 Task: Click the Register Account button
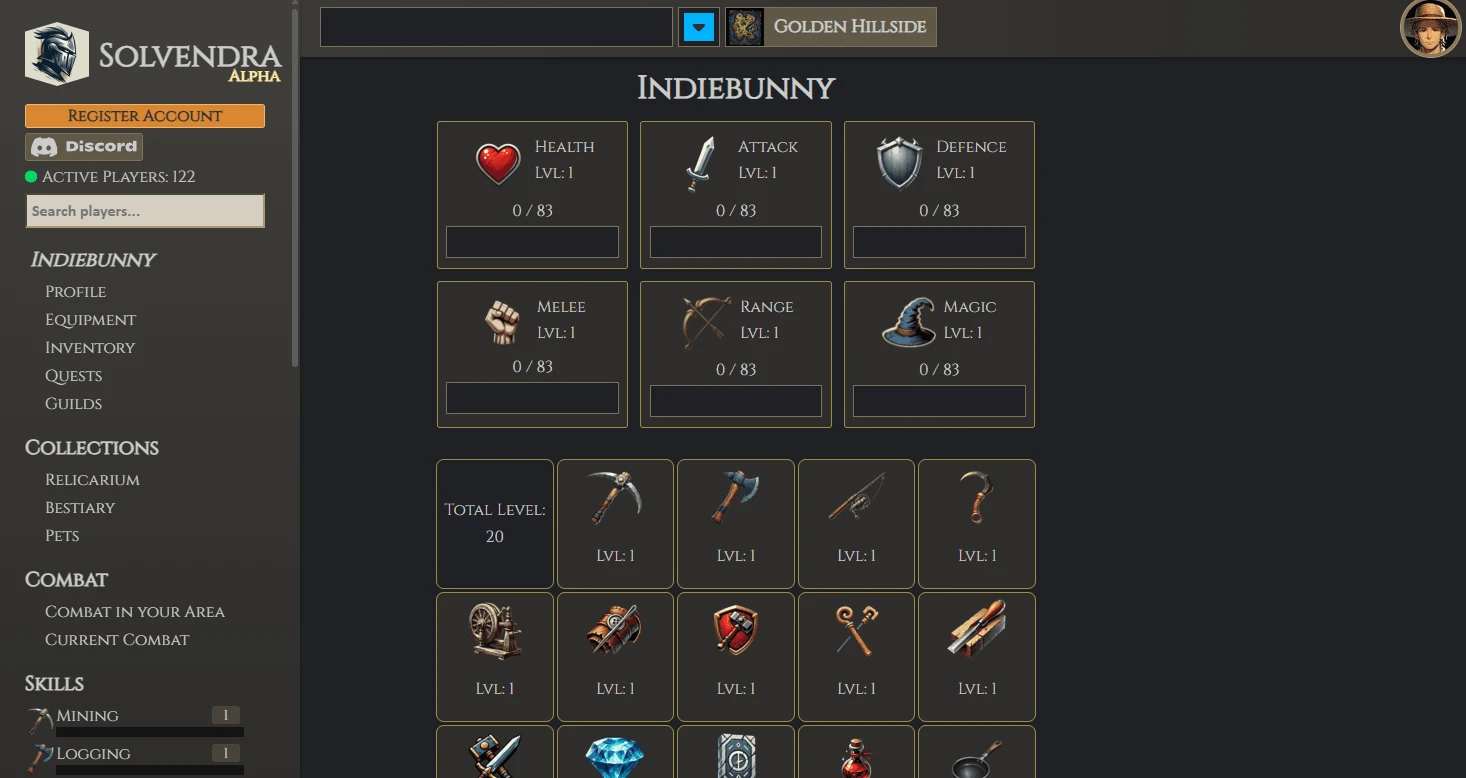(x=144, y=116)
